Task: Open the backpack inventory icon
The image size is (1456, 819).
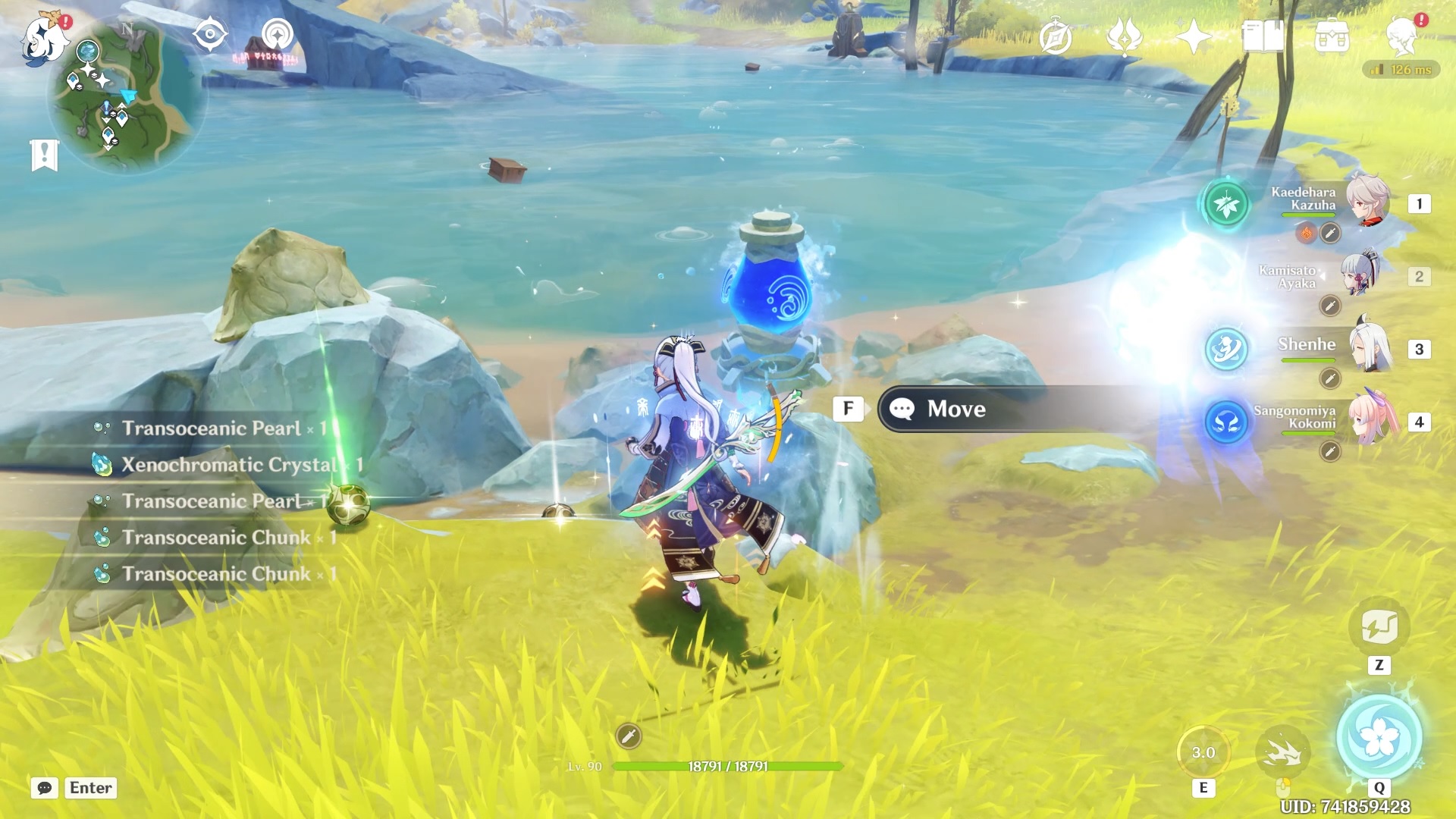Action: pos(1332,36)
